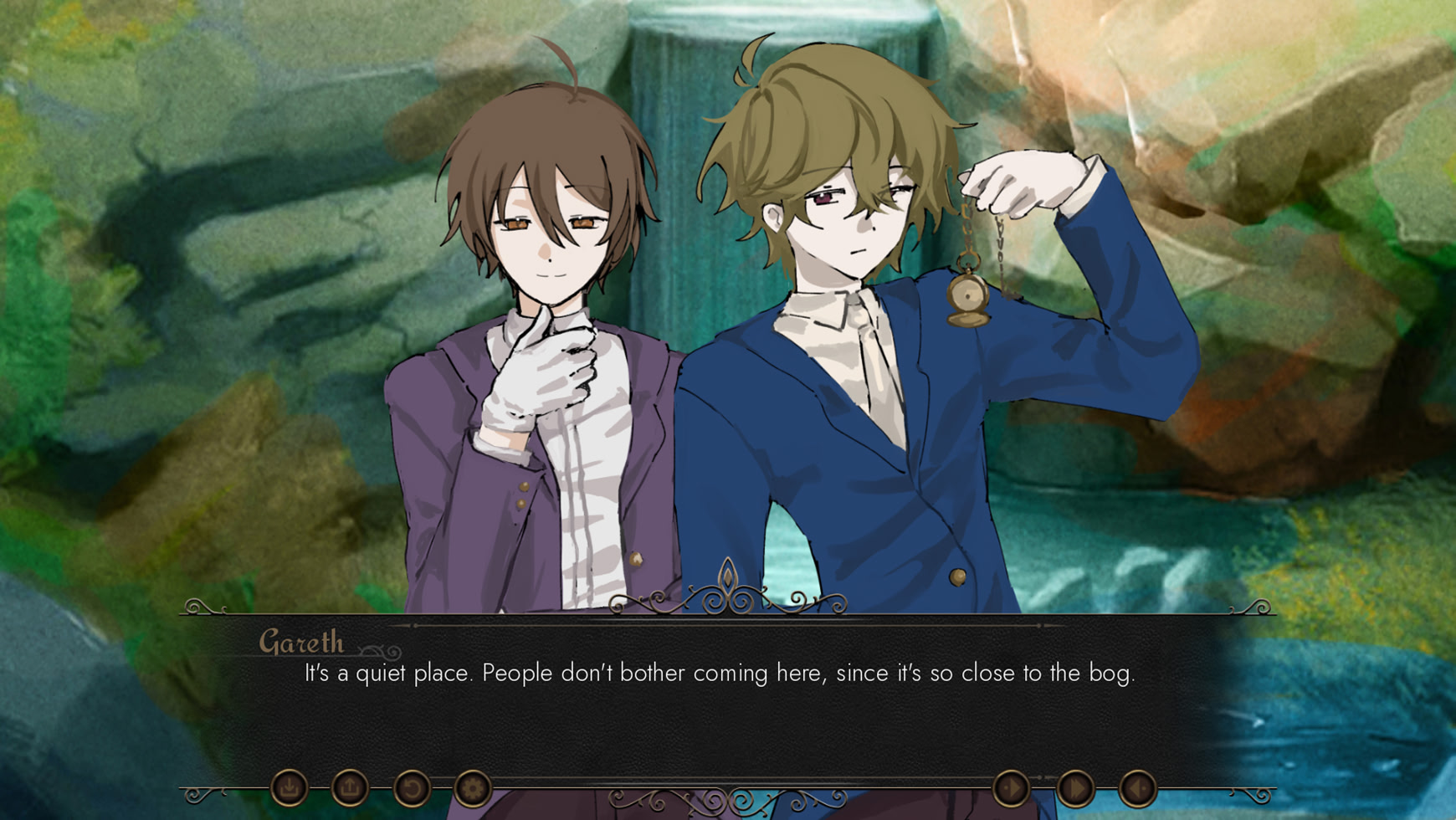The image size is (1456, 820).
Task: Click the save game download-arrow icon
Action: coord(290,787)
